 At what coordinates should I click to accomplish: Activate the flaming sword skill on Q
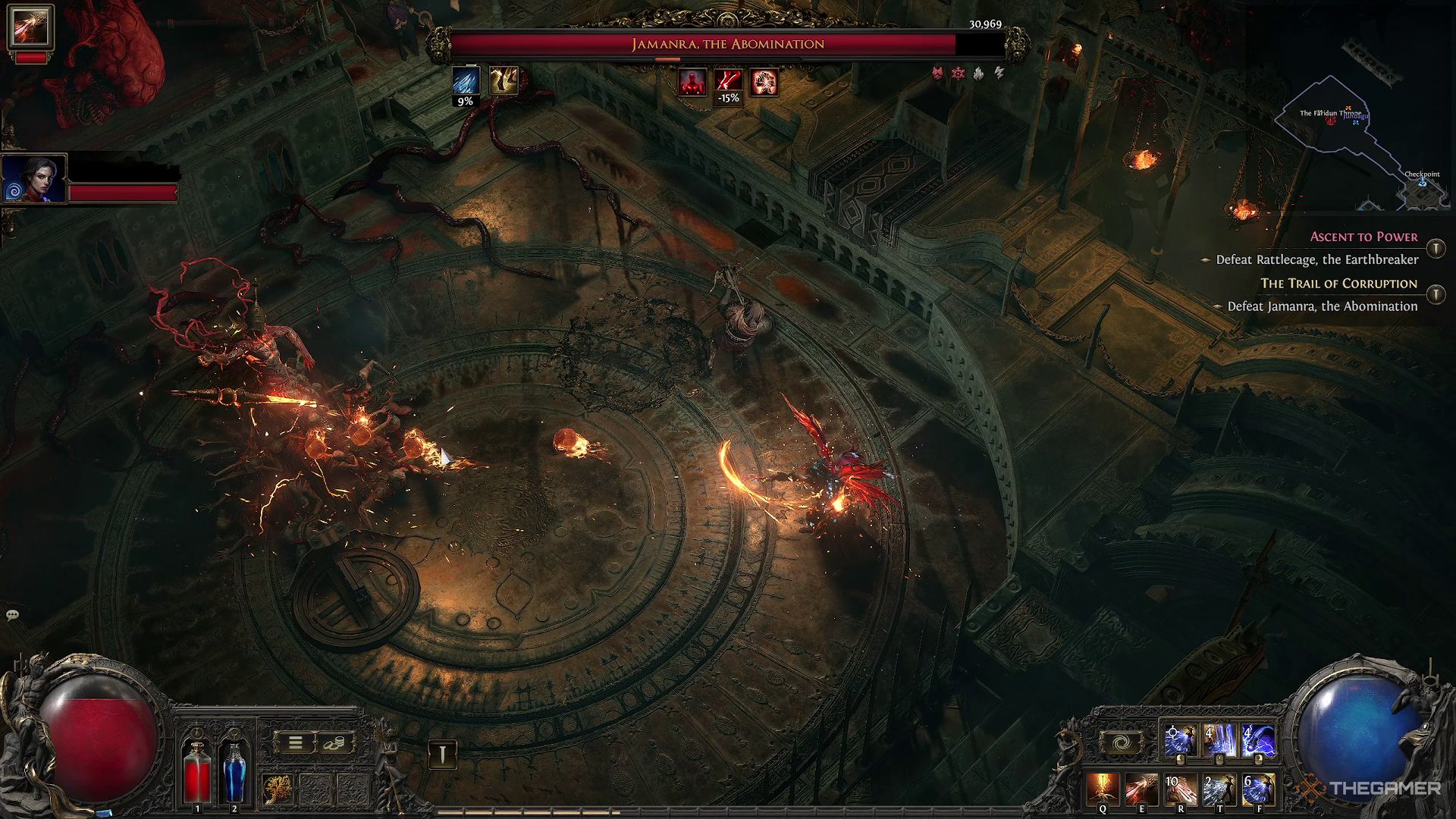(1102, 789)
